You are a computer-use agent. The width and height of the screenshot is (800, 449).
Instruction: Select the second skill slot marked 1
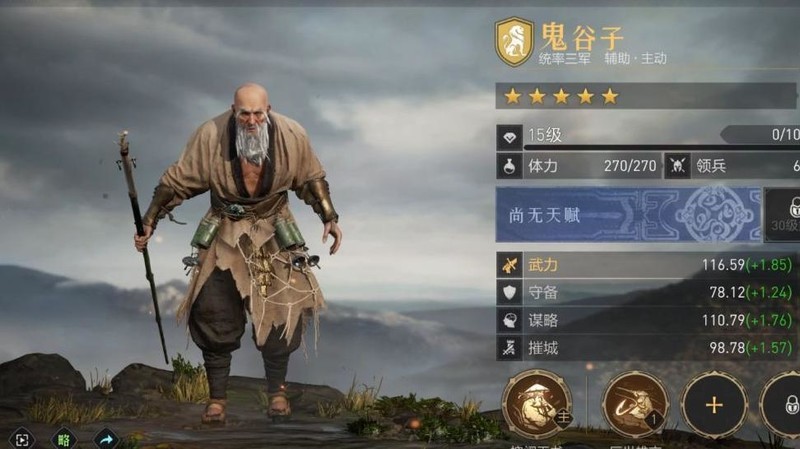point(635,405)
